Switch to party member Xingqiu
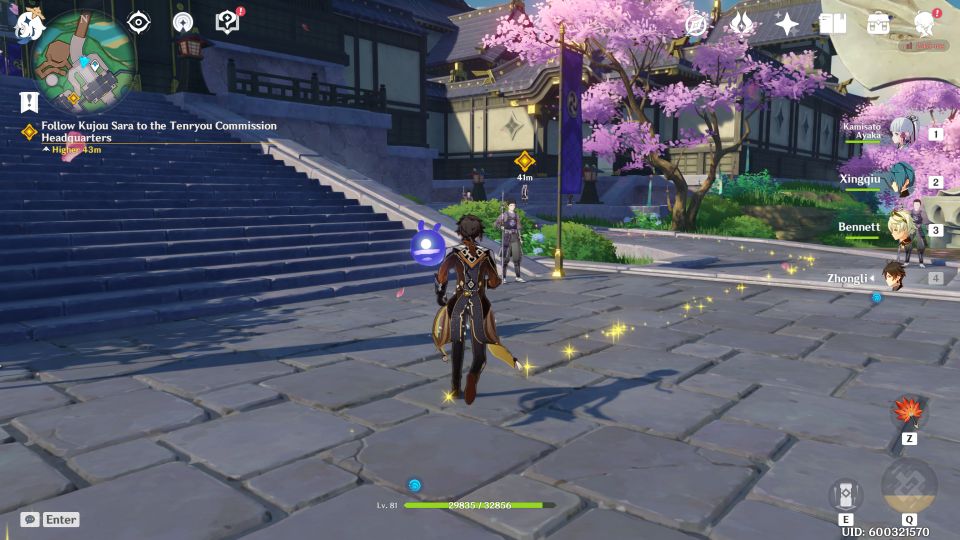This screenshot has height=540, width=960. pos(895,181)
